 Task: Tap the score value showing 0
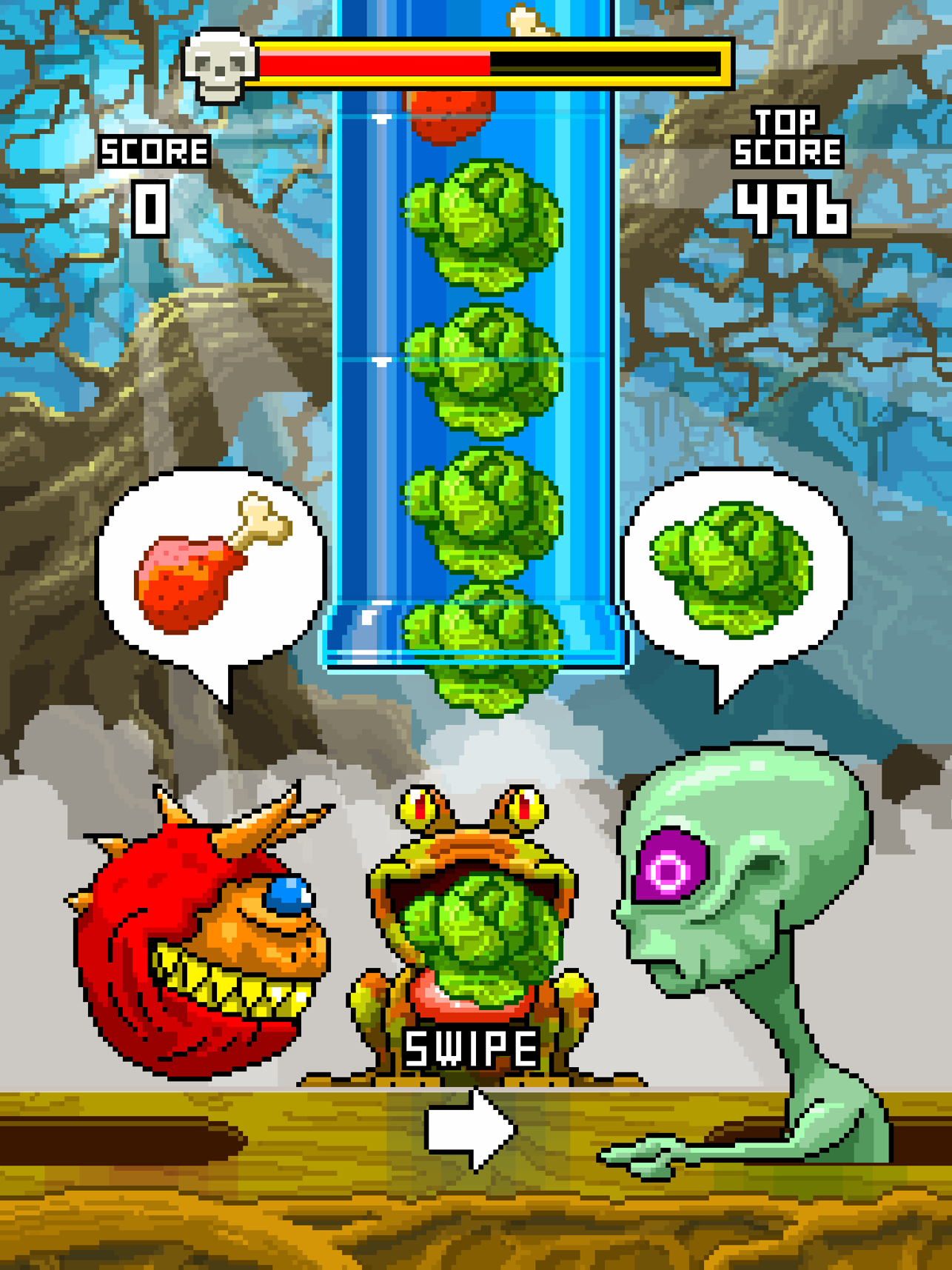tap(151, 207)
